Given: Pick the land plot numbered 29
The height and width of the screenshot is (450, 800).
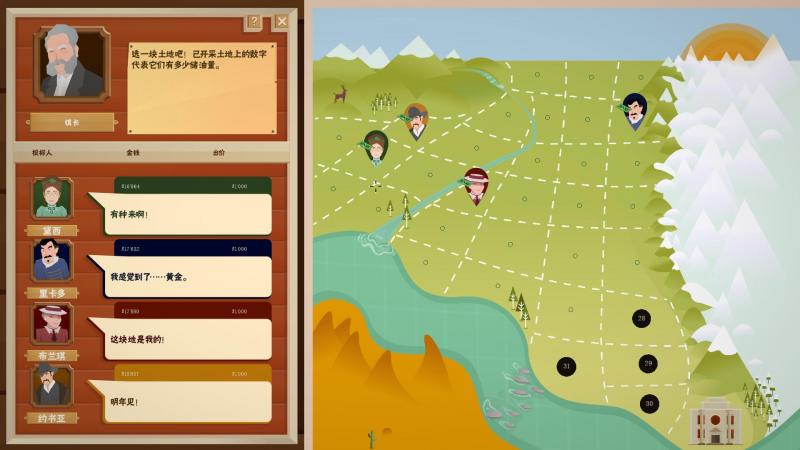Looking at the screenshot, I should pos(648,363).
